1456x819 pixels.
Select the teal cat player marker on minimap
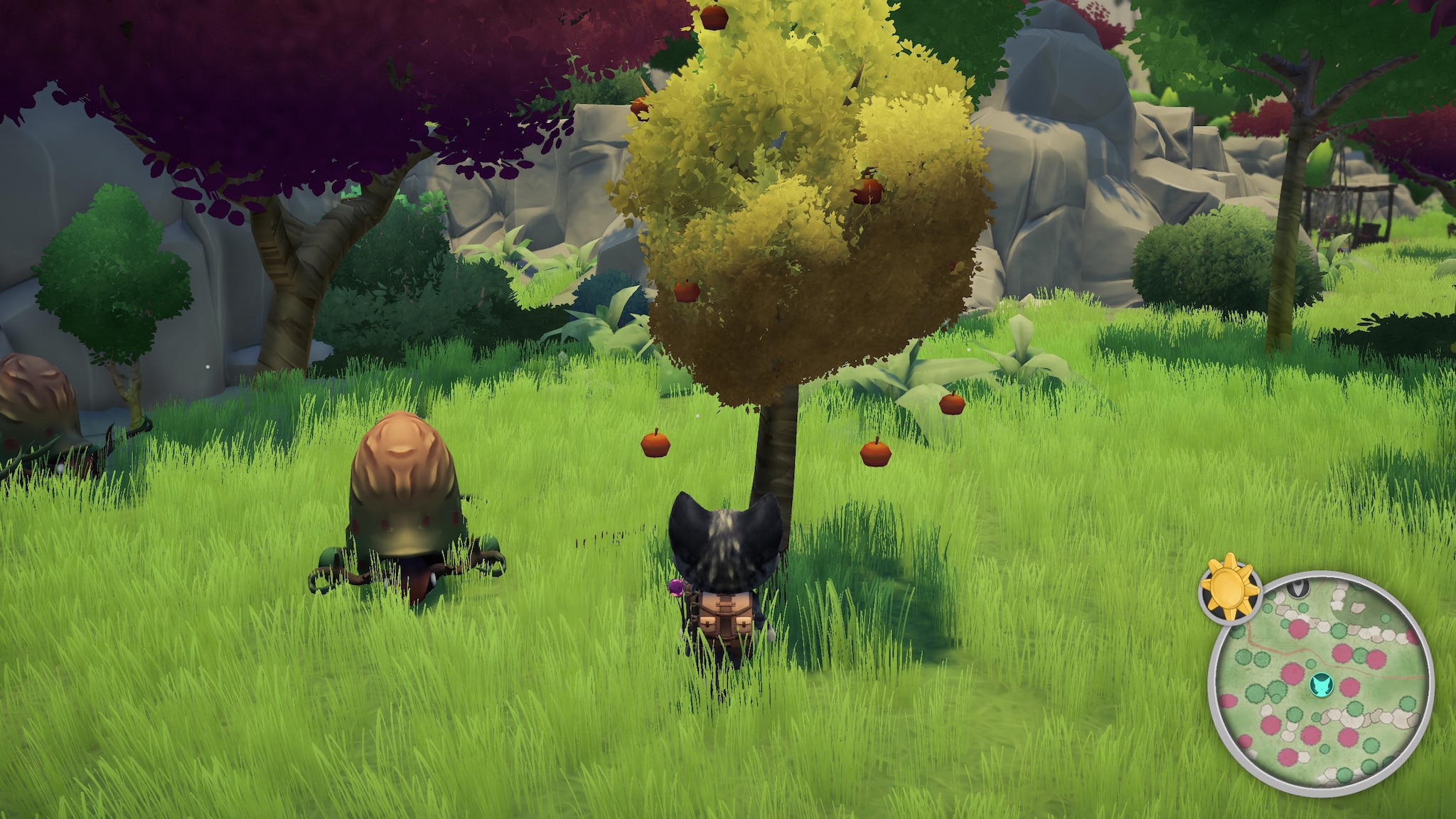1321,685
